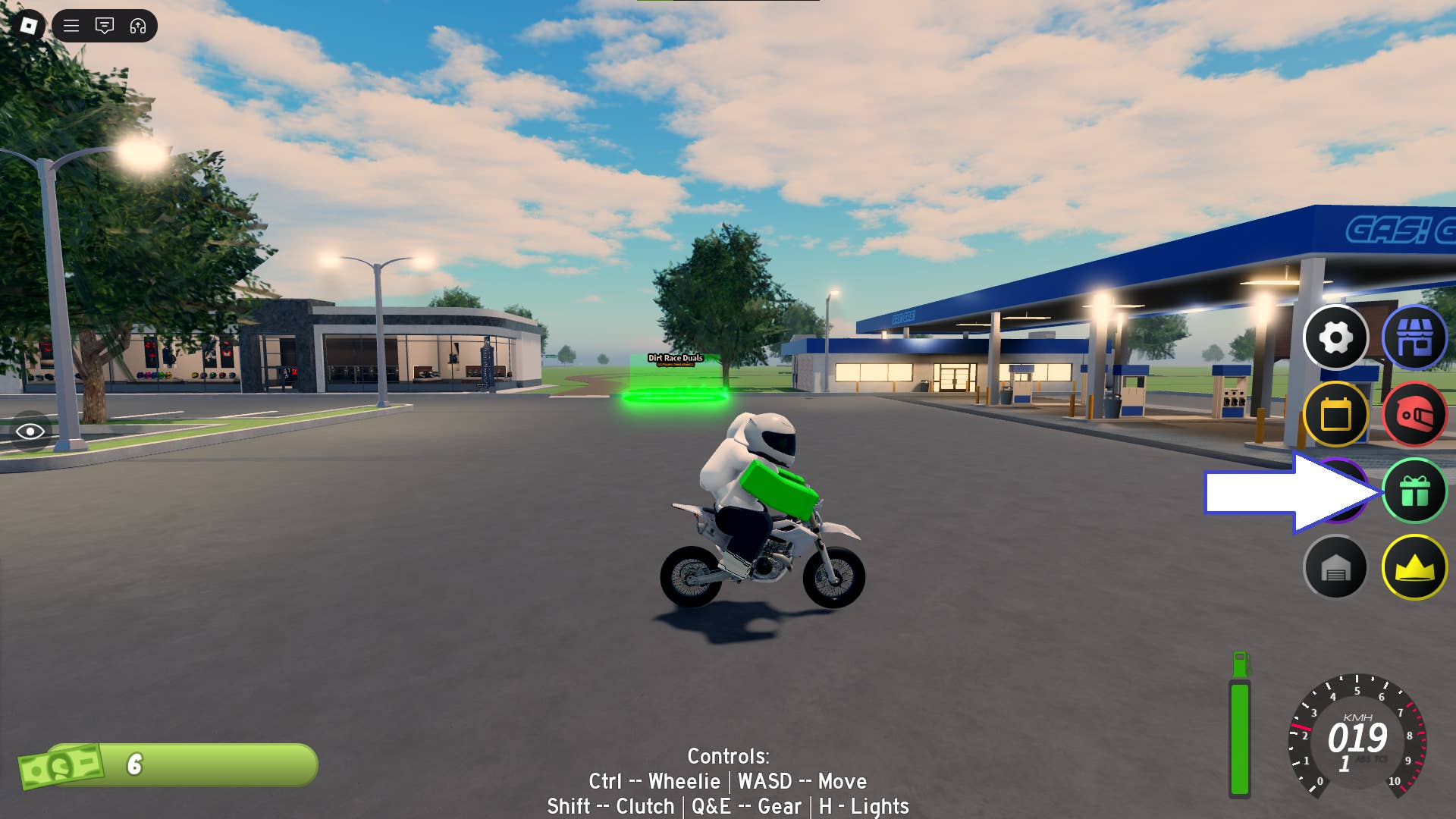Open the daily rewards calendar icon
Screen dimensions: 1456x819
(x=1335, y=415)
